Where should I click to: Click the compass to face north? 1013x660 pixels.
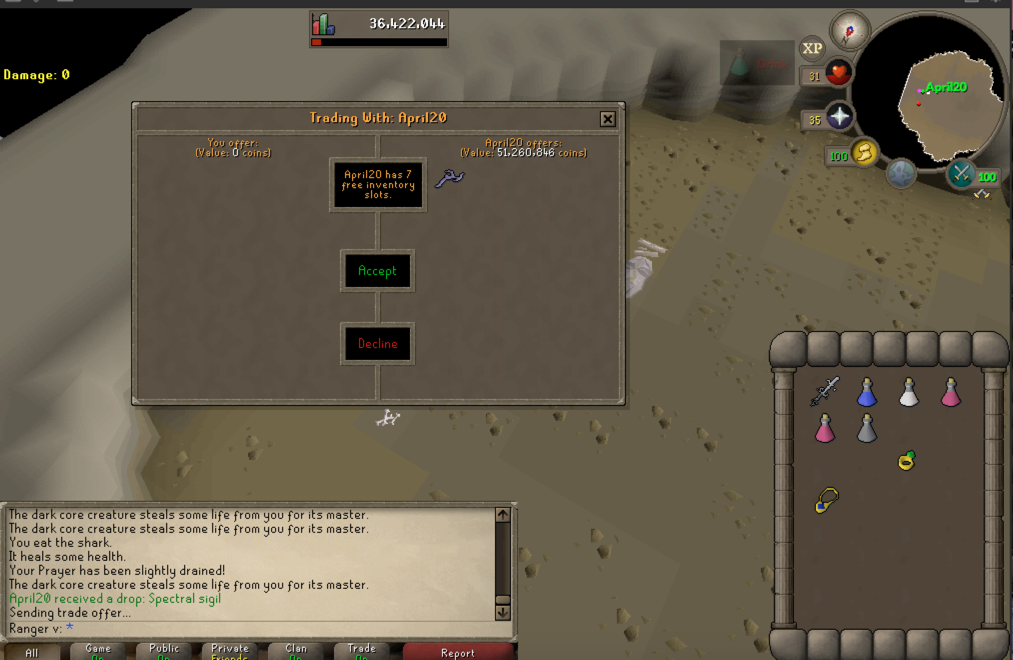pyautogui.click(x=850, y=31)
